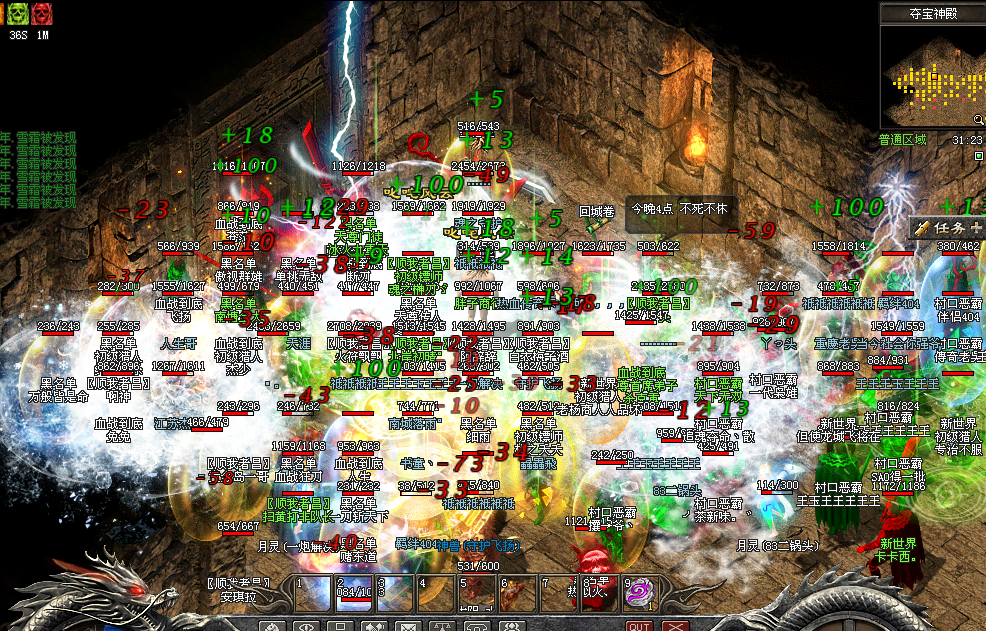The image size is (986, 631).
Task: Click the red X button beside OUT
Action: 674,626
